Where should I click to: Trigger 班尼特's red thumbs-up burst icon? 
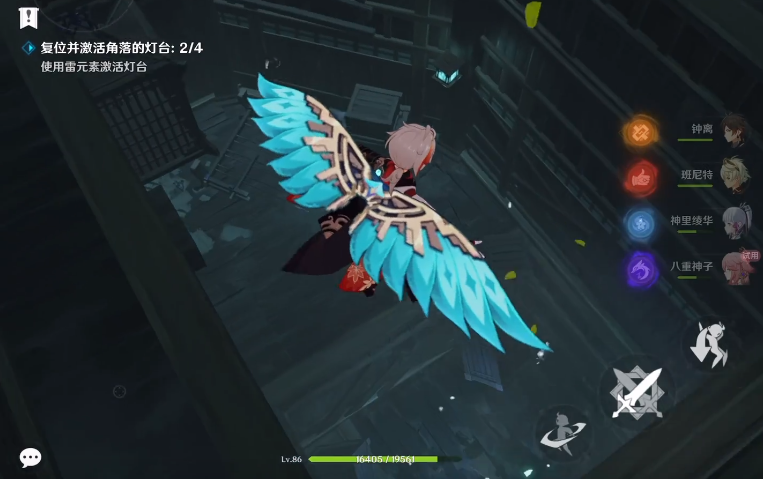tap(640, 177)
